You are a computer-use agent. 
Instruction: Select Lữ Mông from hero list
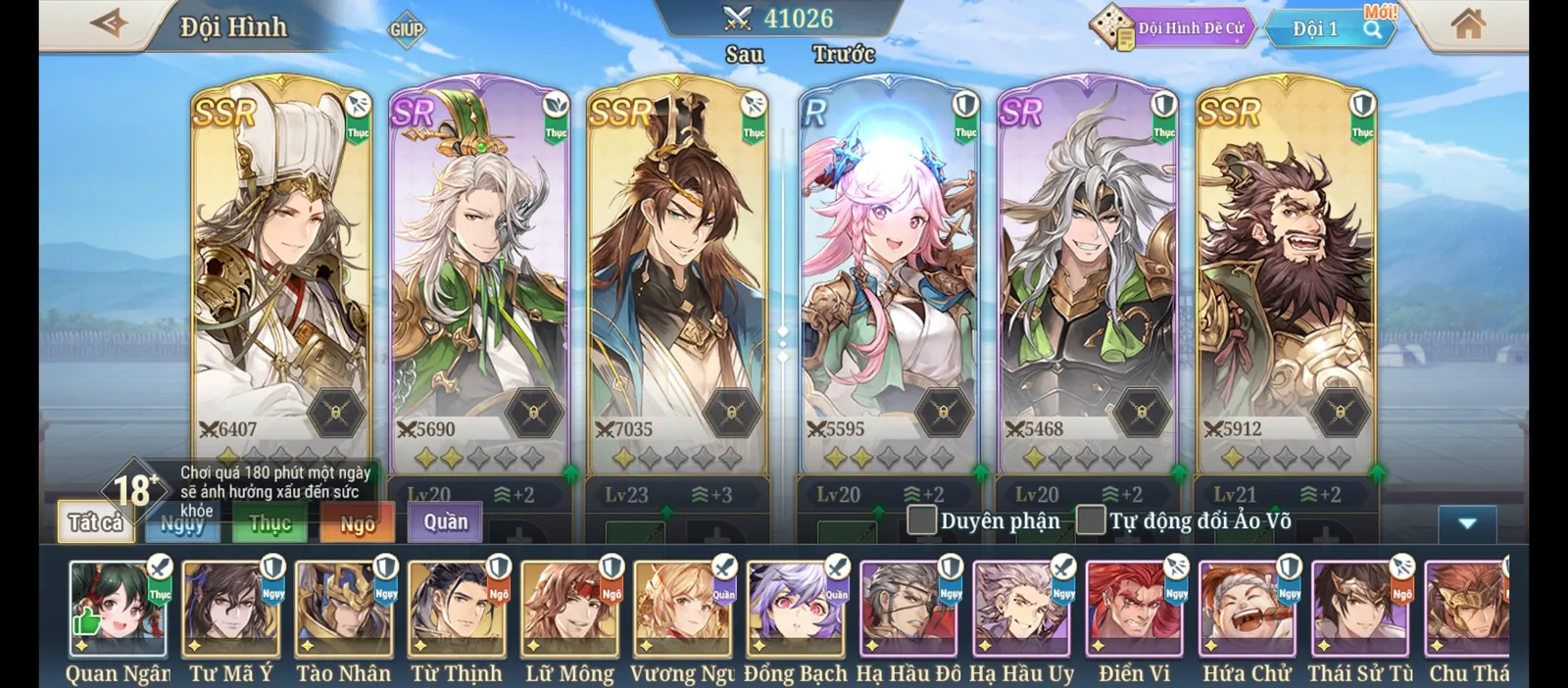pos(570,610)
